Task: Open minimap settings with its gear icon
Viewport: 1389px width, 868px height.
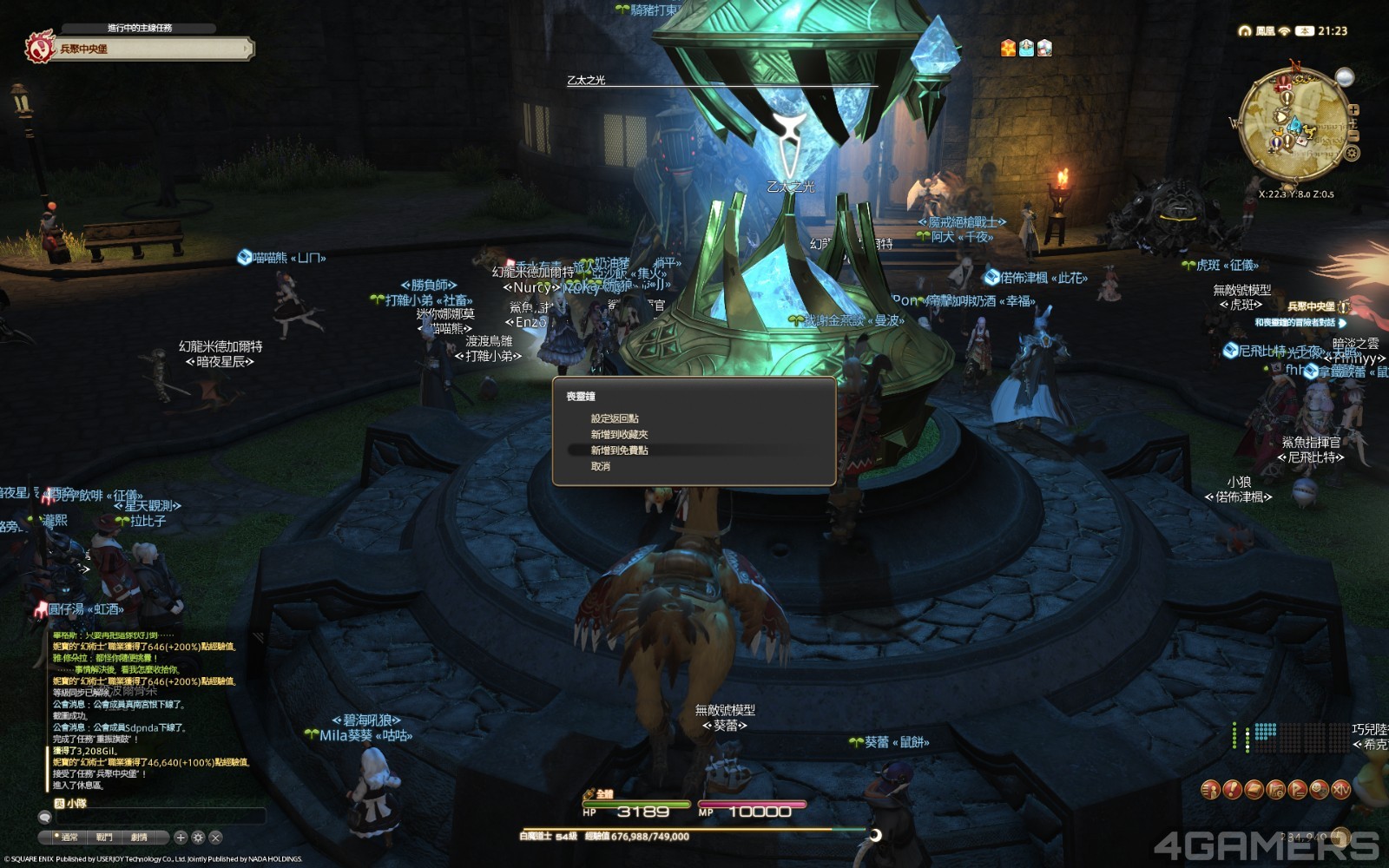Action: click(1352, 153)
